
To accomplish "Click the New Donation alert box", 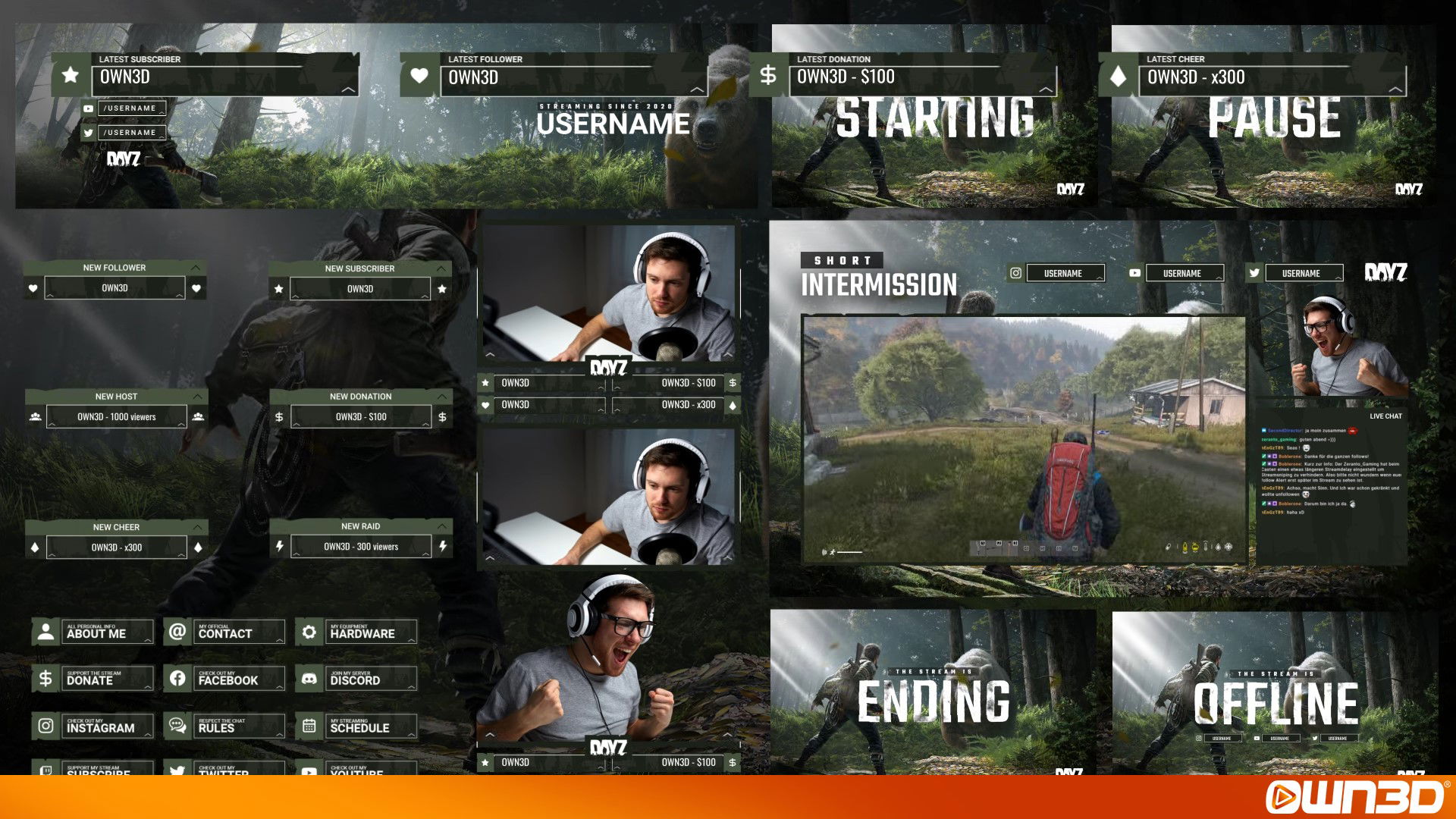I will pos(361,409).
